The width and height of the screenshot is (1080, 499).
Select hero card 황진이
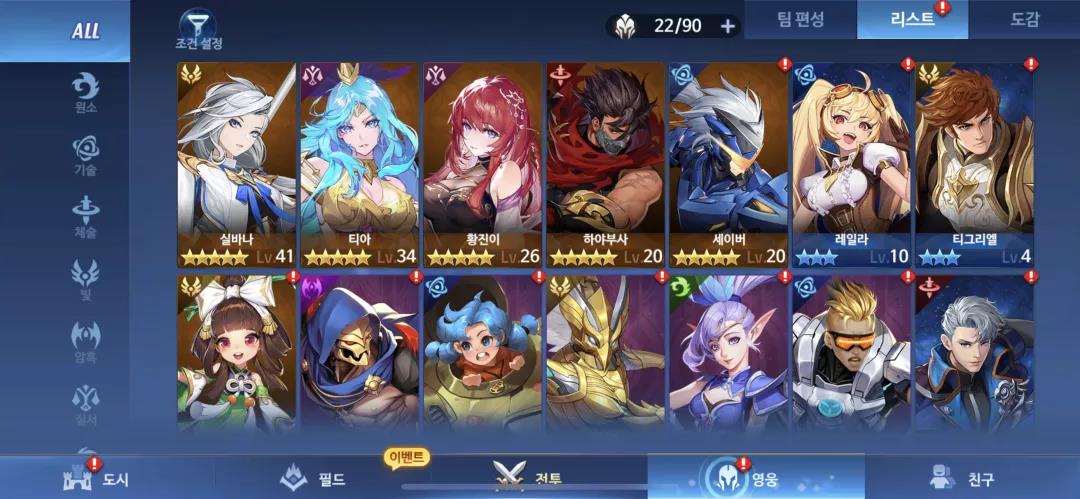[482, 165]
